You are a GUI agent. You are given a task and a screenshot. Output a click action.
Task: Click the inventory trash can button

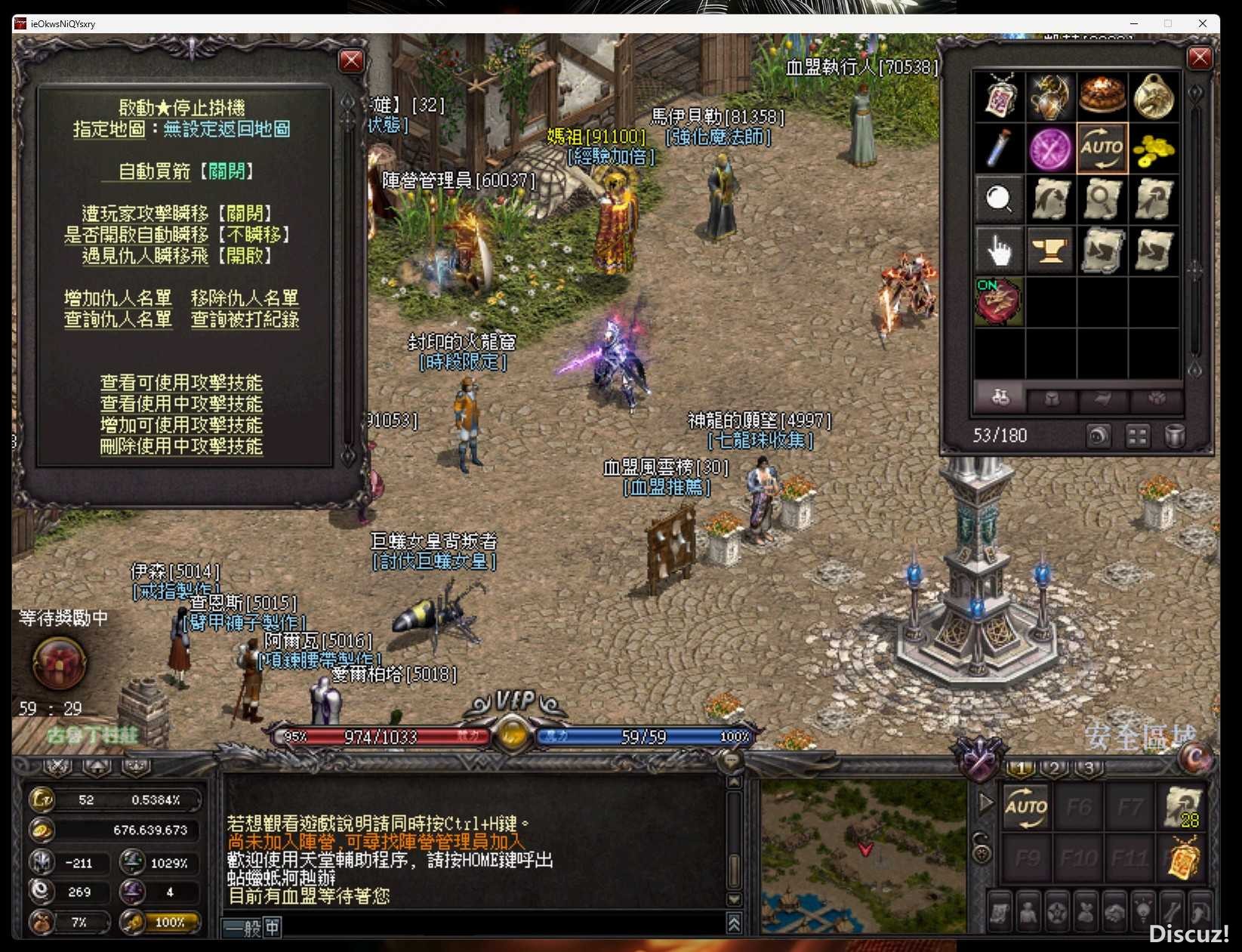click(1174, 436)
